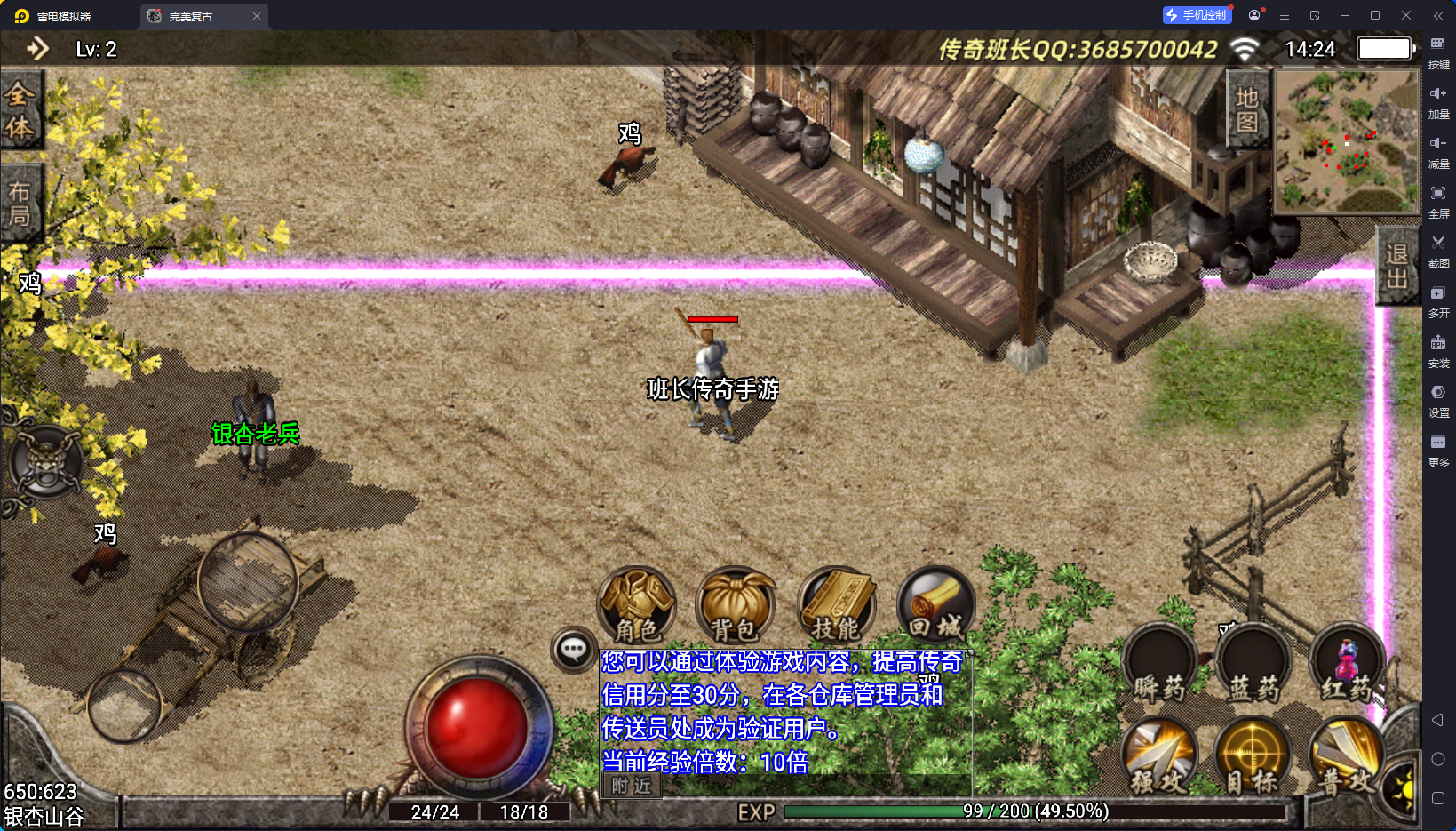
Task: Use the 蓝药 mana potion slot
Action: [x=1253, y=667]
